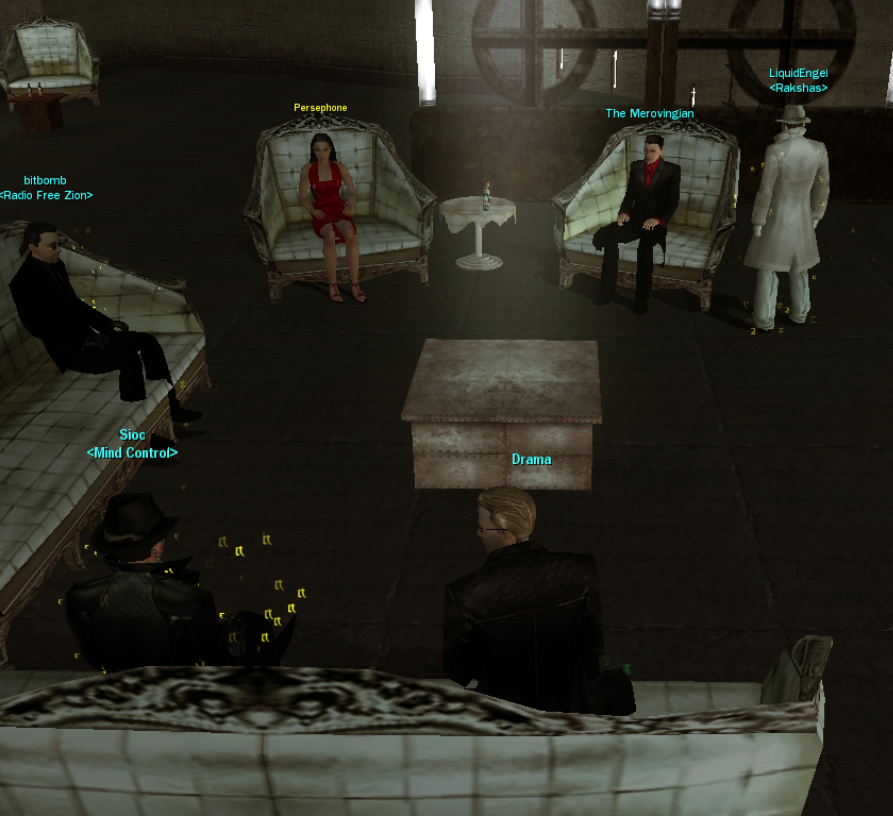Click the bitbomb player nameplate
893x816 pixels.
(45, 181)
